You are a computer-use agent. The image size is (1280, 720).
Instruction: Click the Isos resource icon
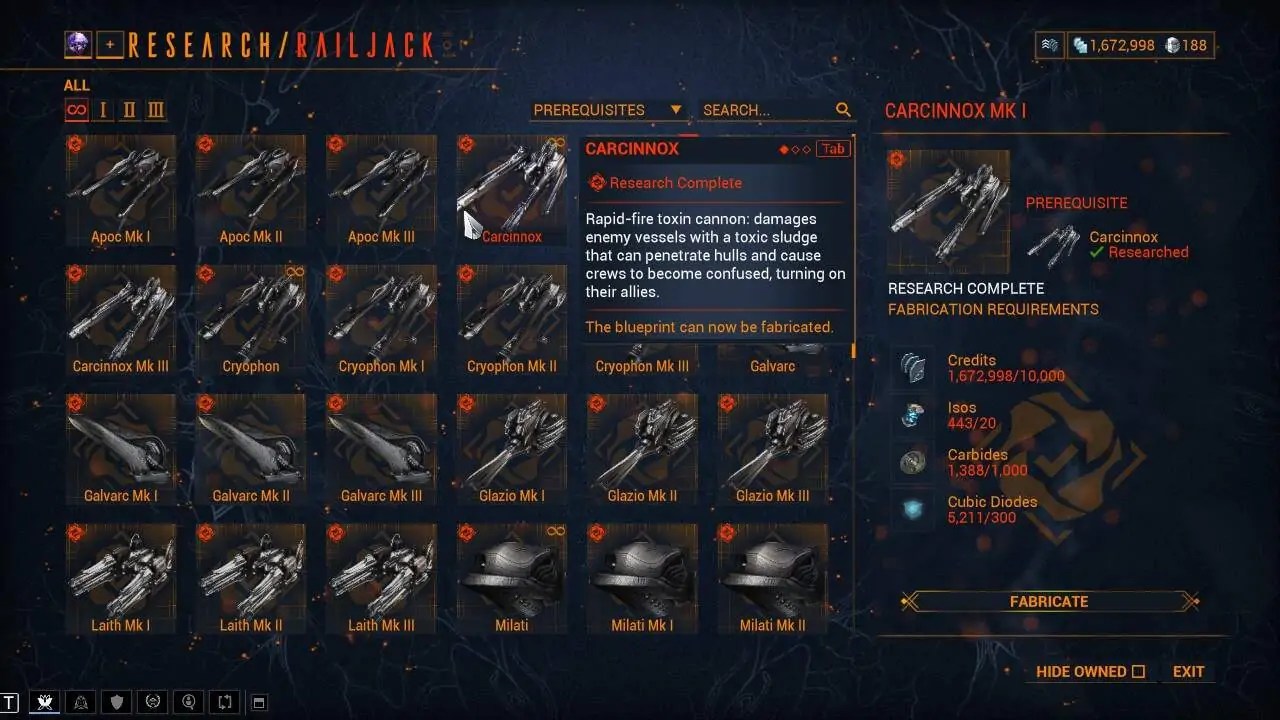[x=911, y=414]
